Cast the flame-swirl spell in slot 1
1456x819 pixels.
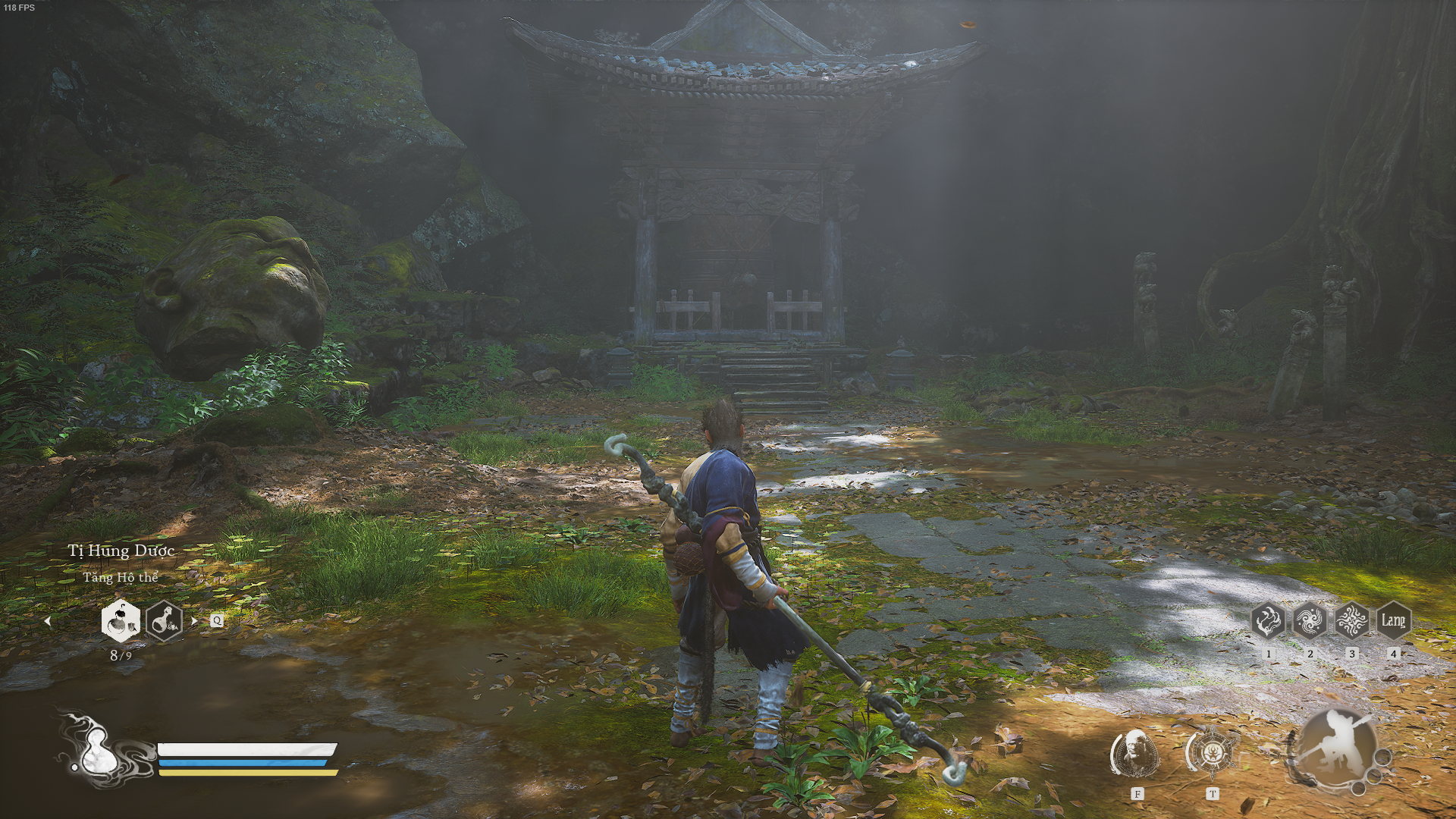point(1268,621)
